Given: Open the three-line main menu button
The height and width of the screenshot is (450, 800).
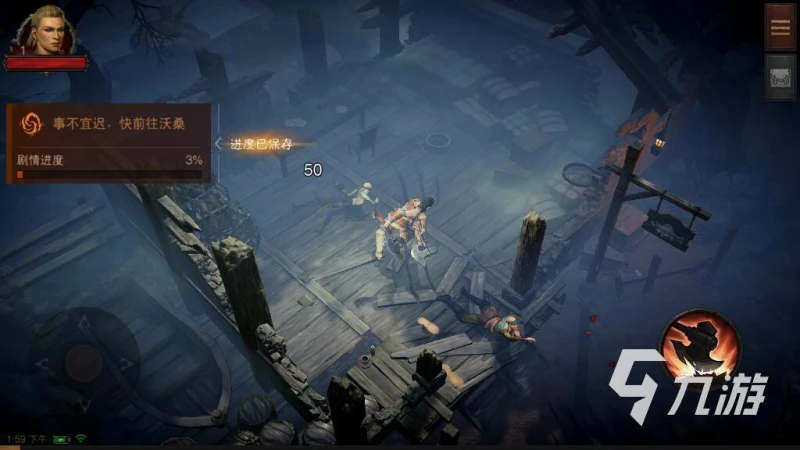Looking at the screenshot, I should click(x=780, y=27).
